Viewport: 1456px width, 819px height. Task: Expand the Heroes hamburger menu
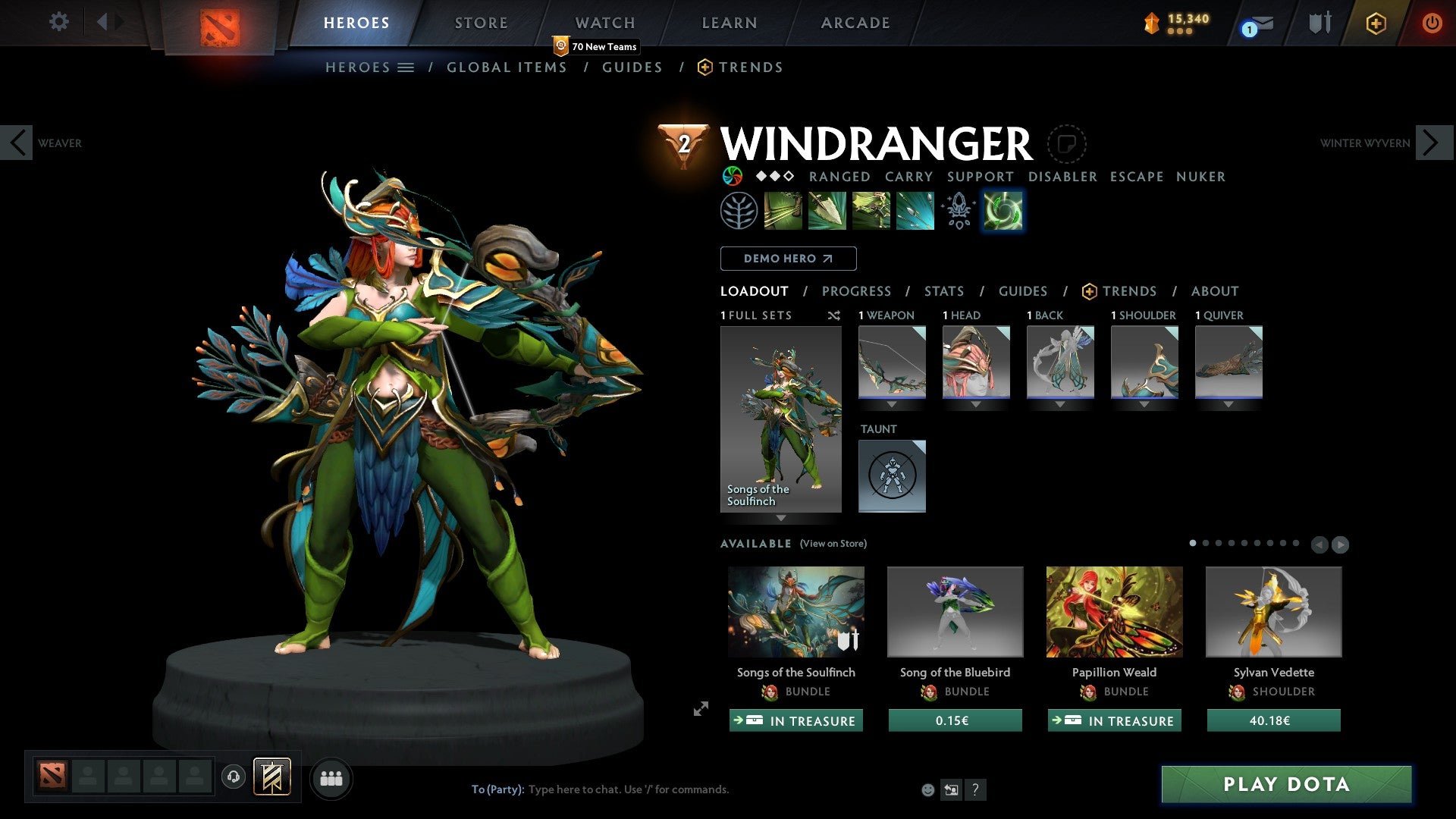406,67
